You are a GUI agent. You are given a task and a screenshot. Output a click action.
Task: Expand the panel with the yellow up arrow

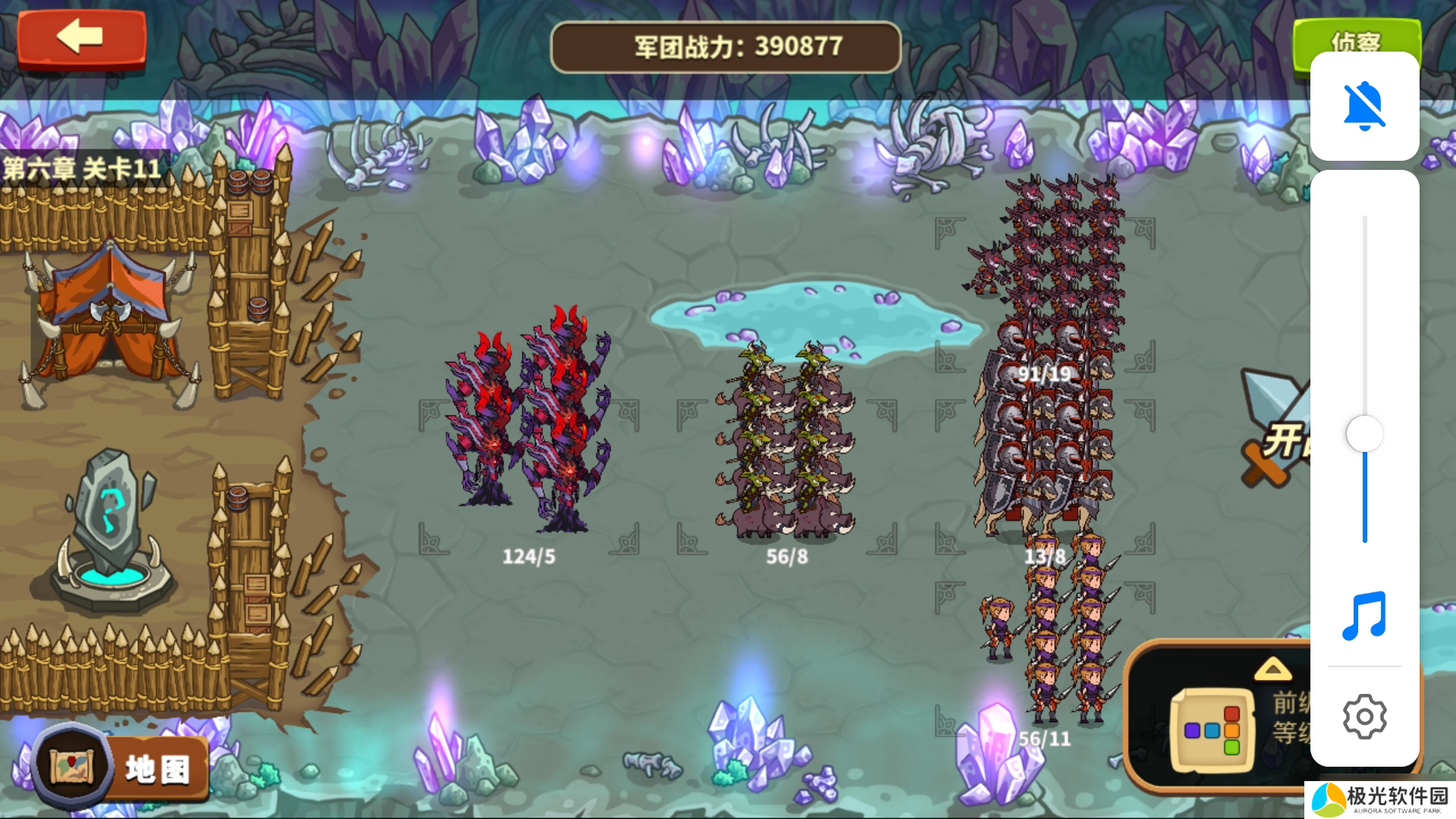(x=1272, y=669)
